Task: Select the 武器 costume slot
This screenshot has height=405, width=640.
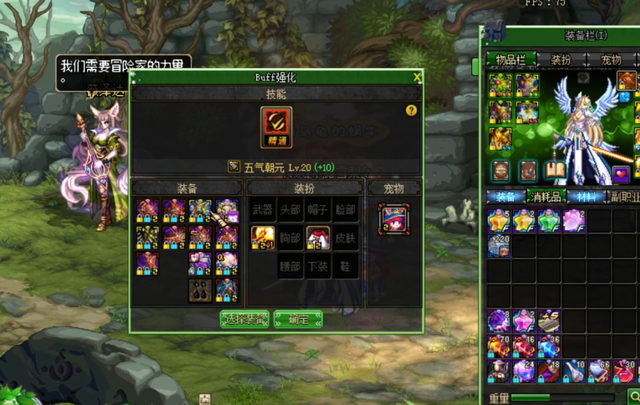Action: 262,210
